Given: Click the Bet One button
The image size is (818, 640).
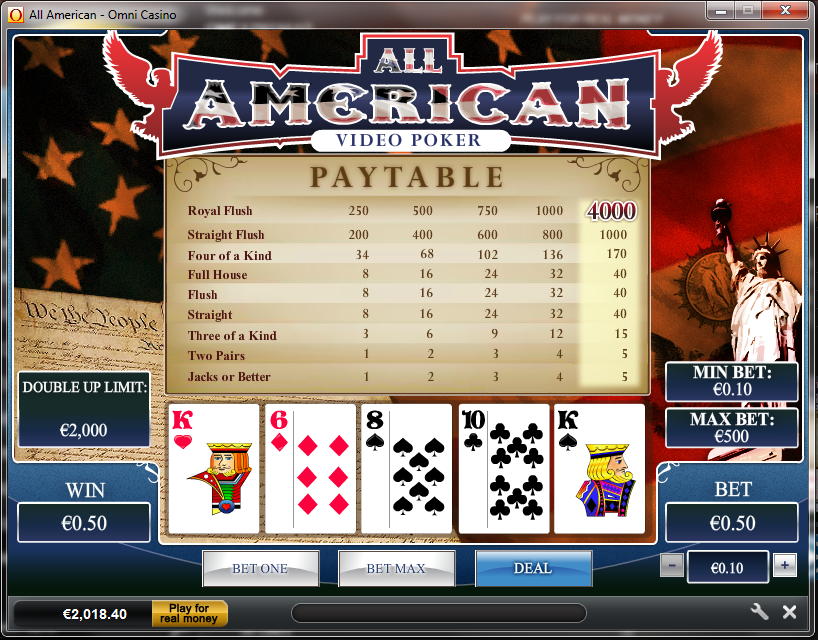Looking at the screenshot, I should click(260, 568).
